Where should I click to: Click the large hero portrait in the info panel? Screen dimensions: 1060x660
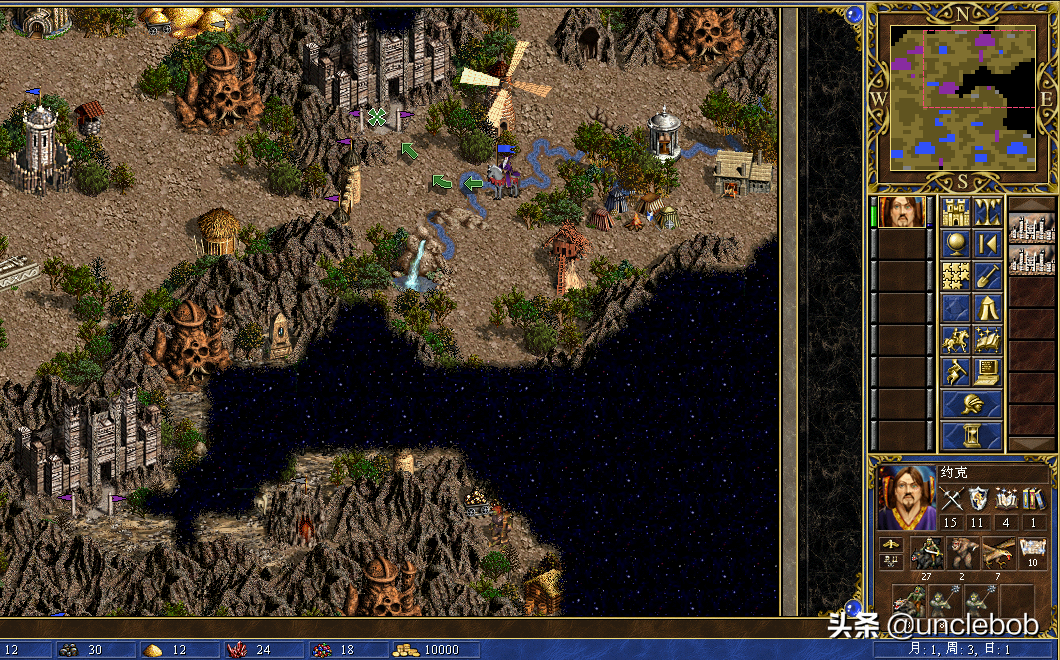907,497
